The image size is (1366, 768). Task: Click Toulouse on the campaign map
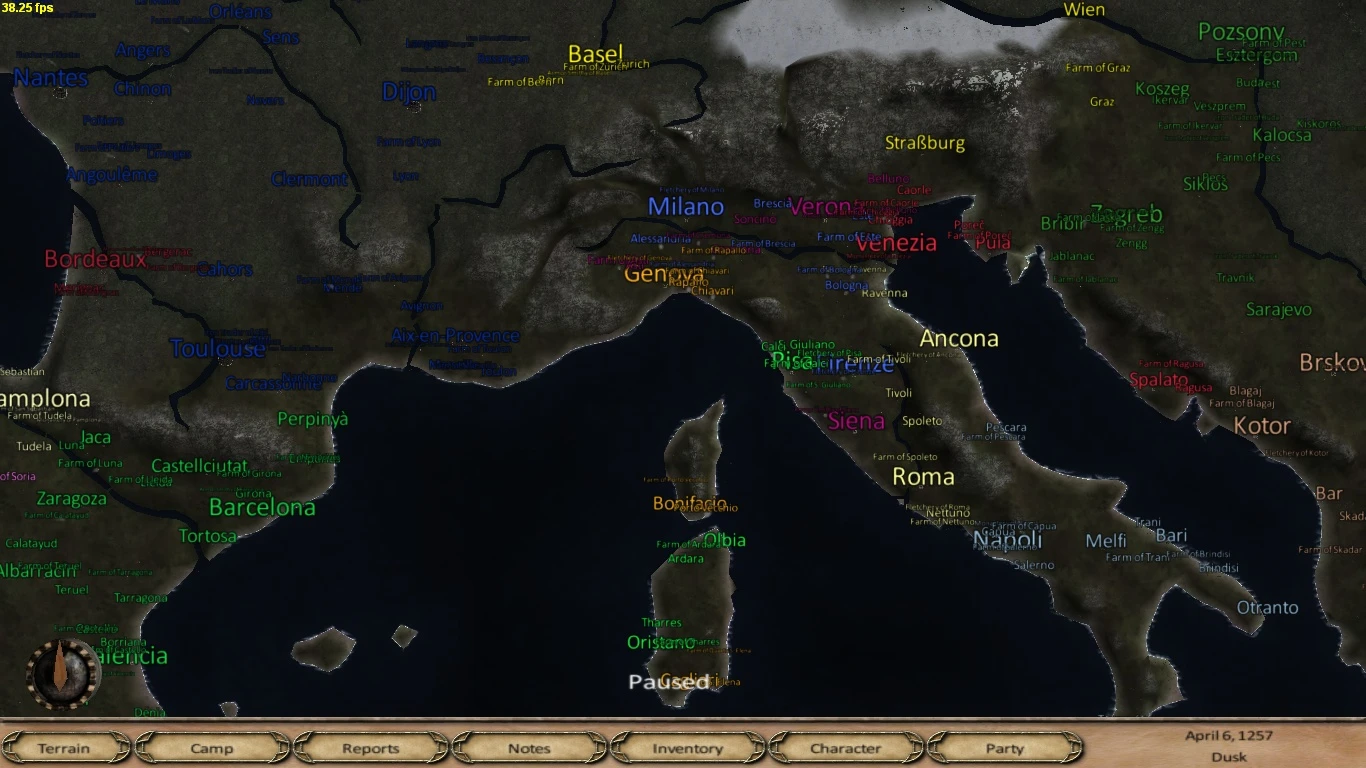219,348
